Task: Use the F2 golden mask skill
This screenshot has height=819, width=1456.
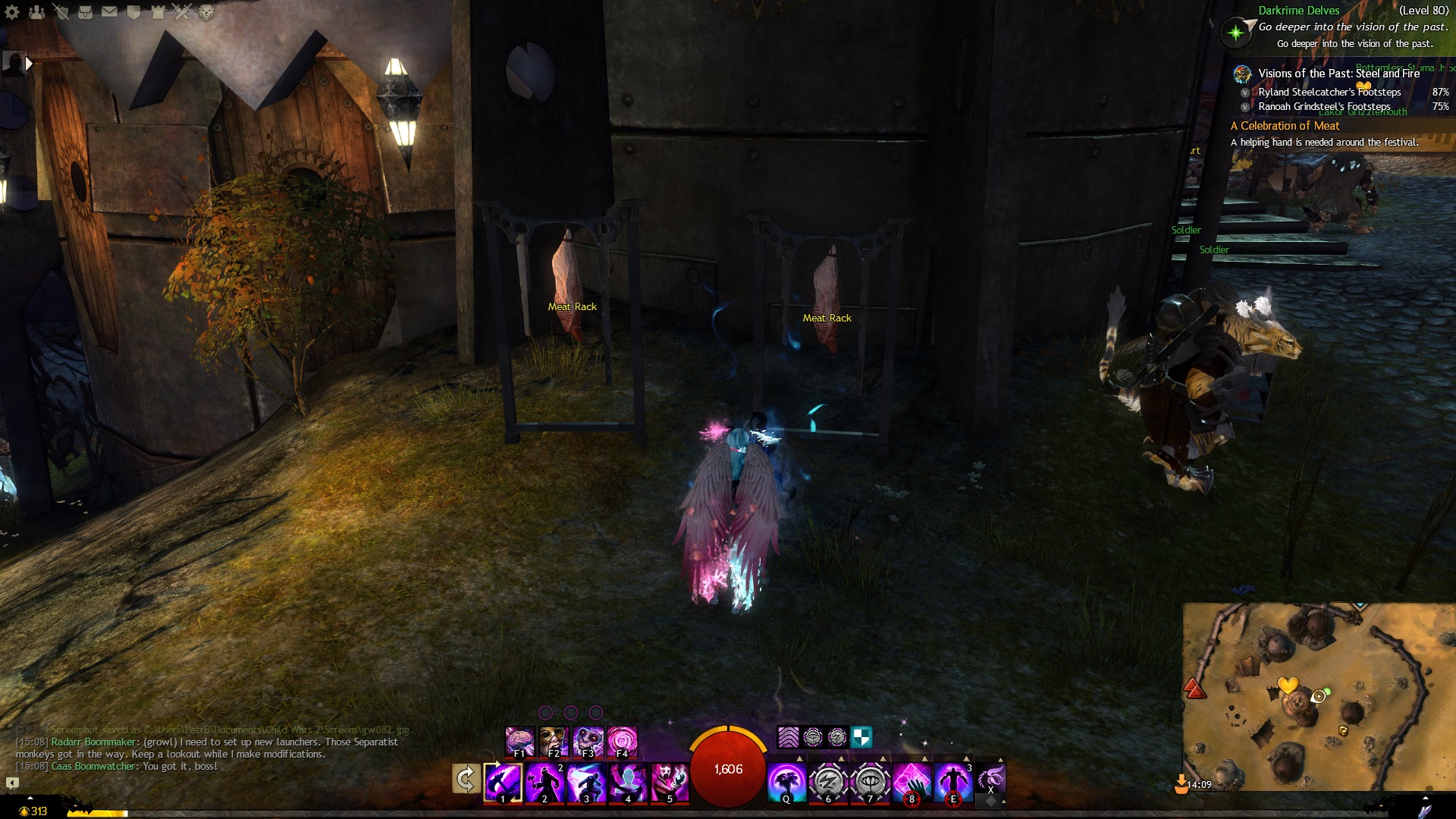Action: tap(554, 741)
